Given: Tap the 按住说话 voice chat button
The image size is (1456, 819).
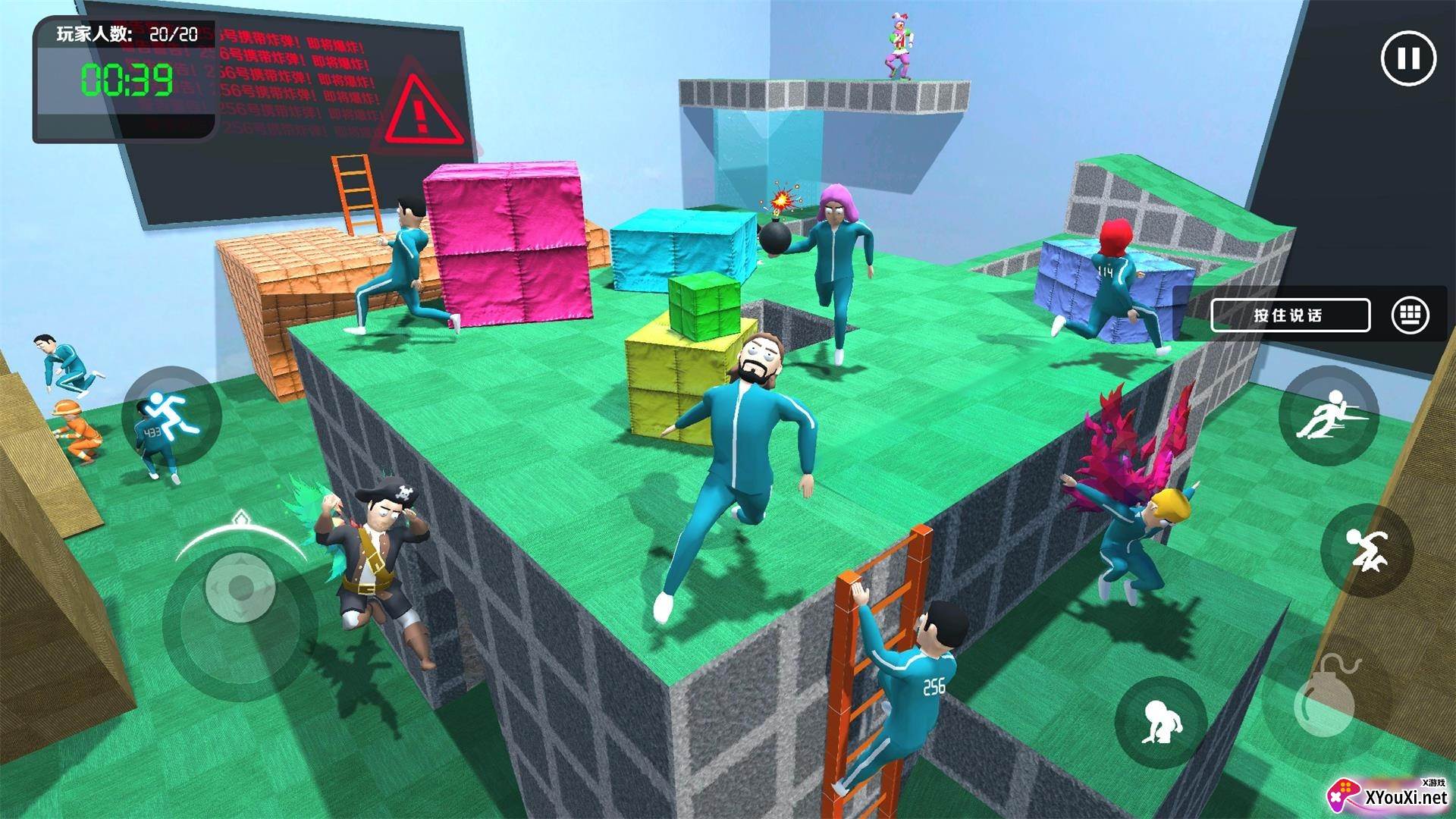Looking at the screenshot, I should (1290, 315).
